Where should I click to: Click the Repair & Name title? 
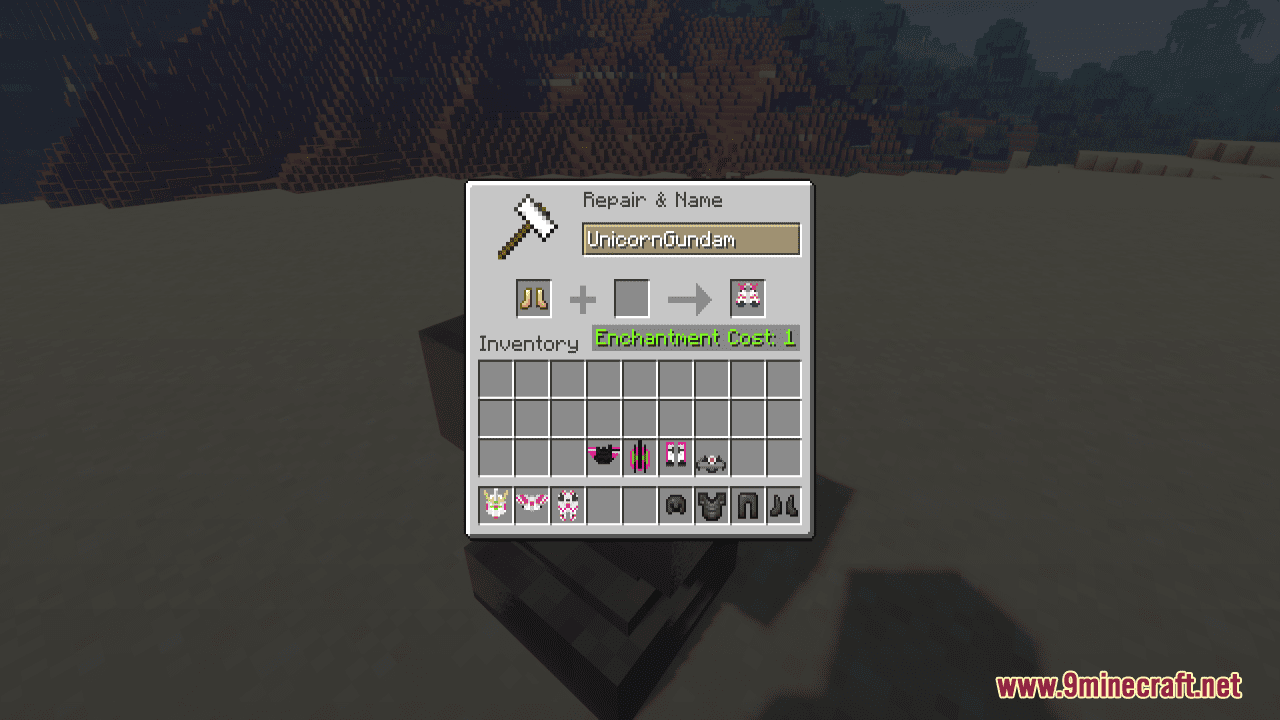tap(652, 200)
